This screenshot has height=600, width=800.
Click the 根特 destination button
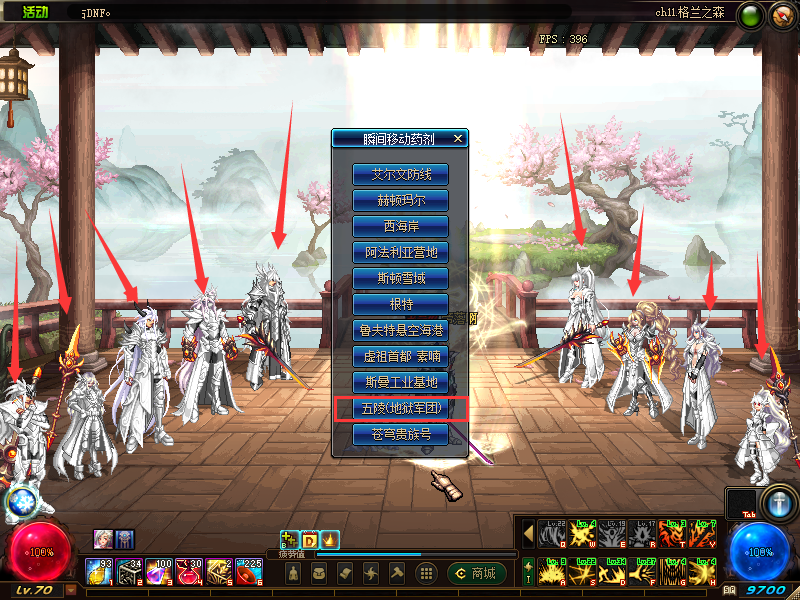tap(400, 304)
